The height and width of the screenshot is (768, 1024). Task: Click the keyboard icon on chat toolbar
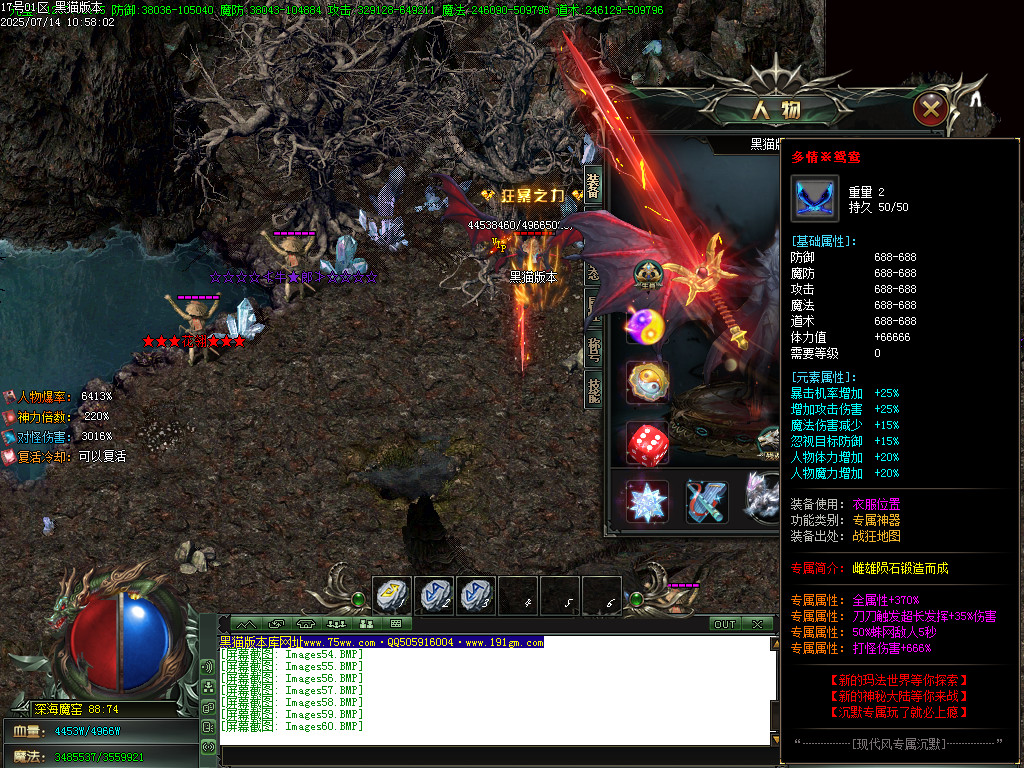coord(395,624)
